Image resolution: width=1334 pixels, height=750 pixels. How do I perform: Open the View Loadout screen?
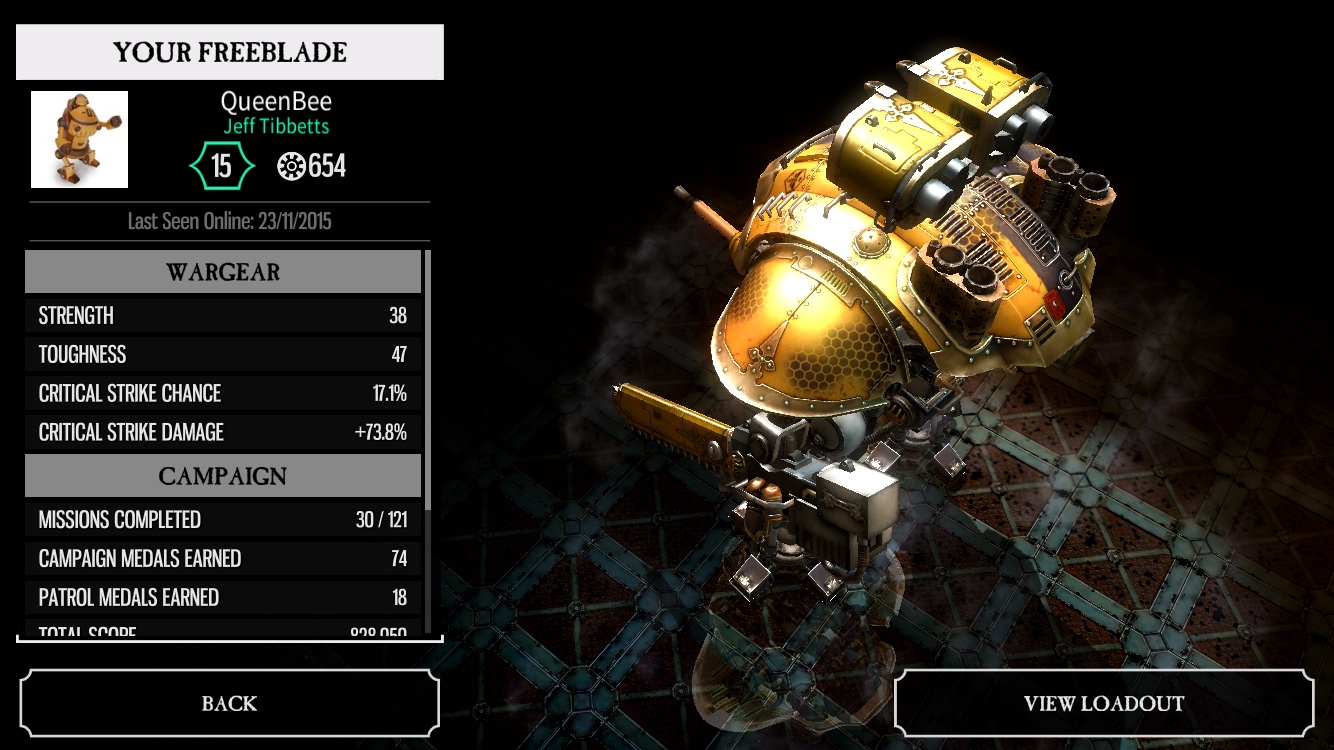point(1103,703)
